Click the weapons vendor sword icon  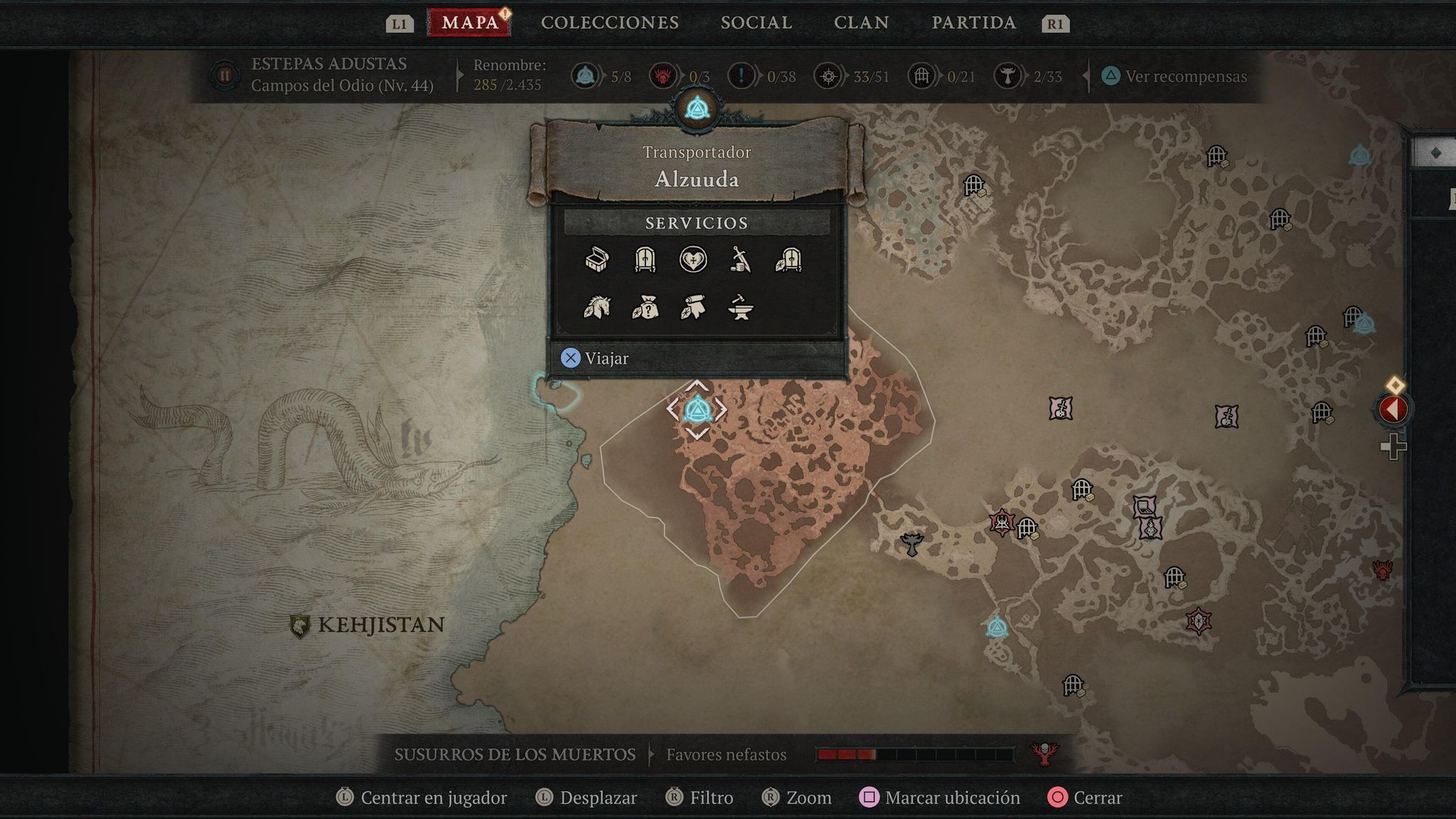[742, 261]
